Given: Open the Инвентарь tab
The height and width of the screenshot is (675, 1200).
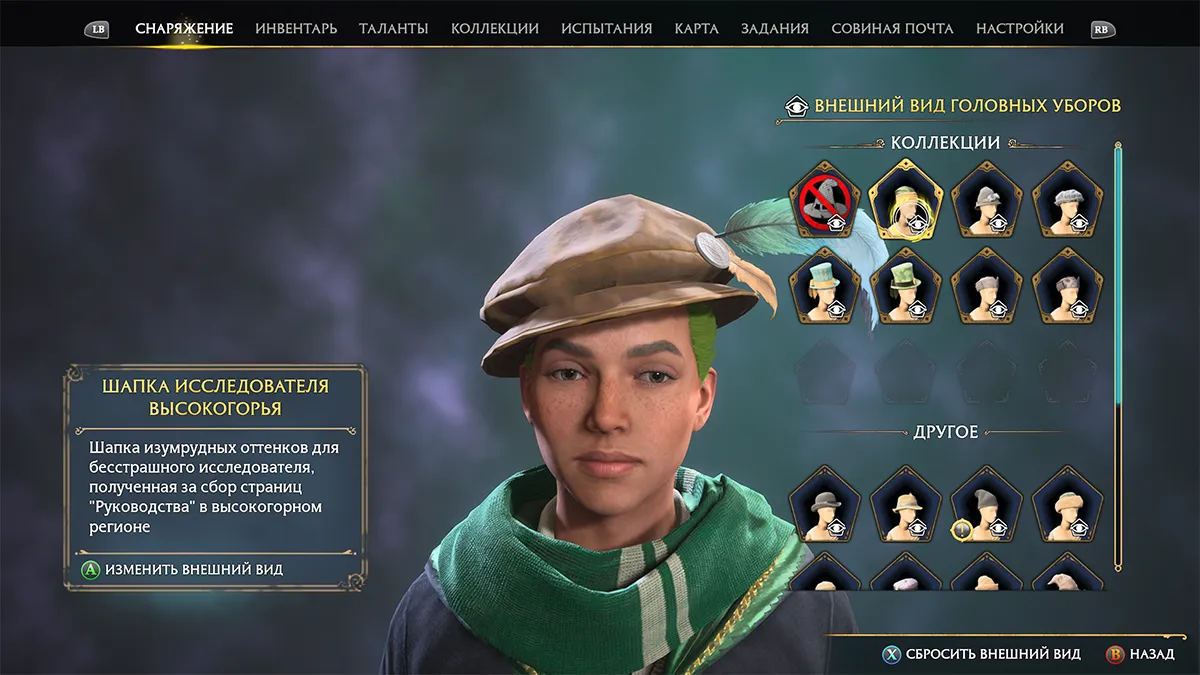Looking at the screenshot, I should pos(296,29).
